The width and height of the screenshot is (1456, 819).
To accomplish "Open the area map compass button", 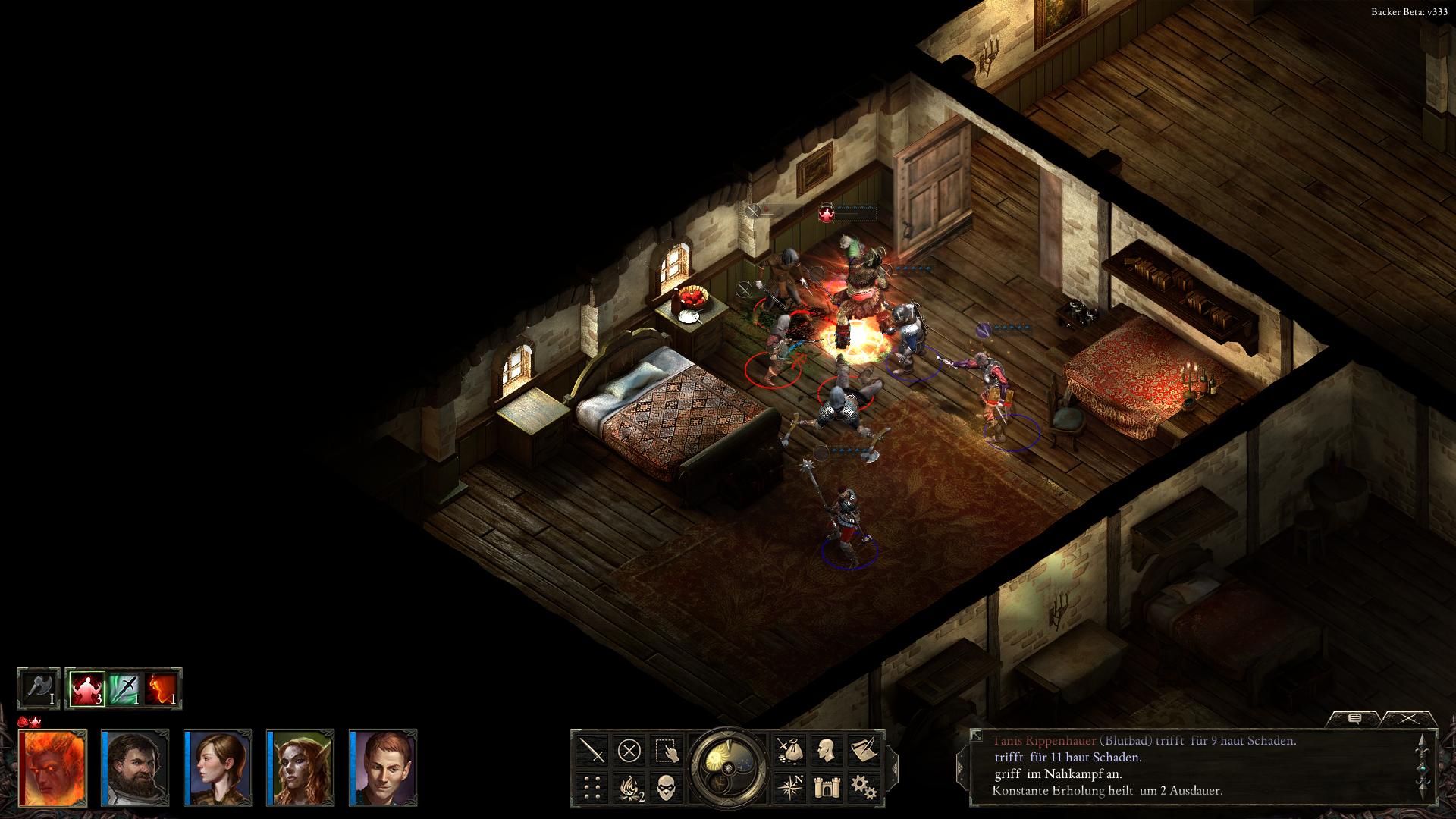I will click(x=789, y=788).
